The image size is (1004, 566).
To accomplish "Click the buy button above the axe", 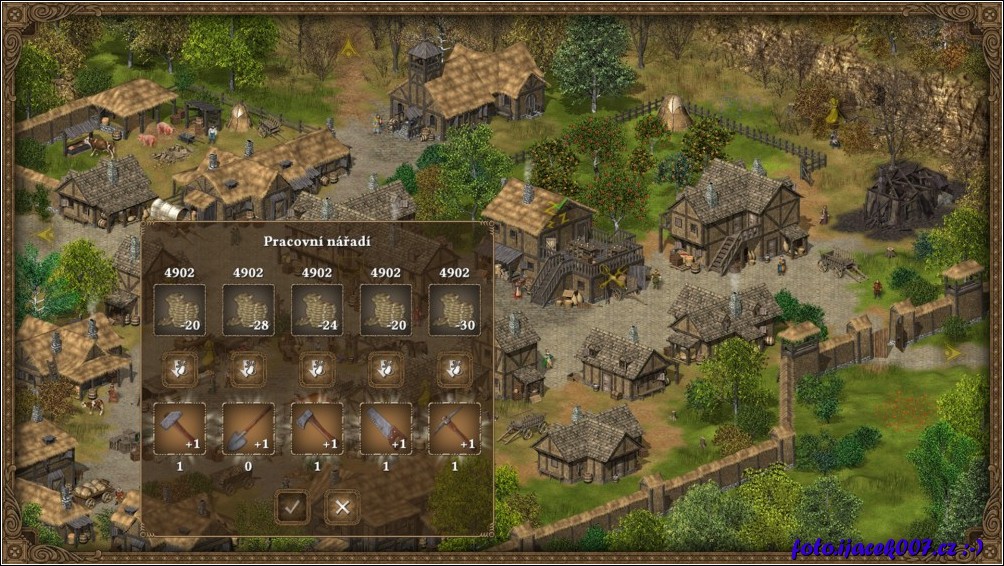I will point(317,370).
